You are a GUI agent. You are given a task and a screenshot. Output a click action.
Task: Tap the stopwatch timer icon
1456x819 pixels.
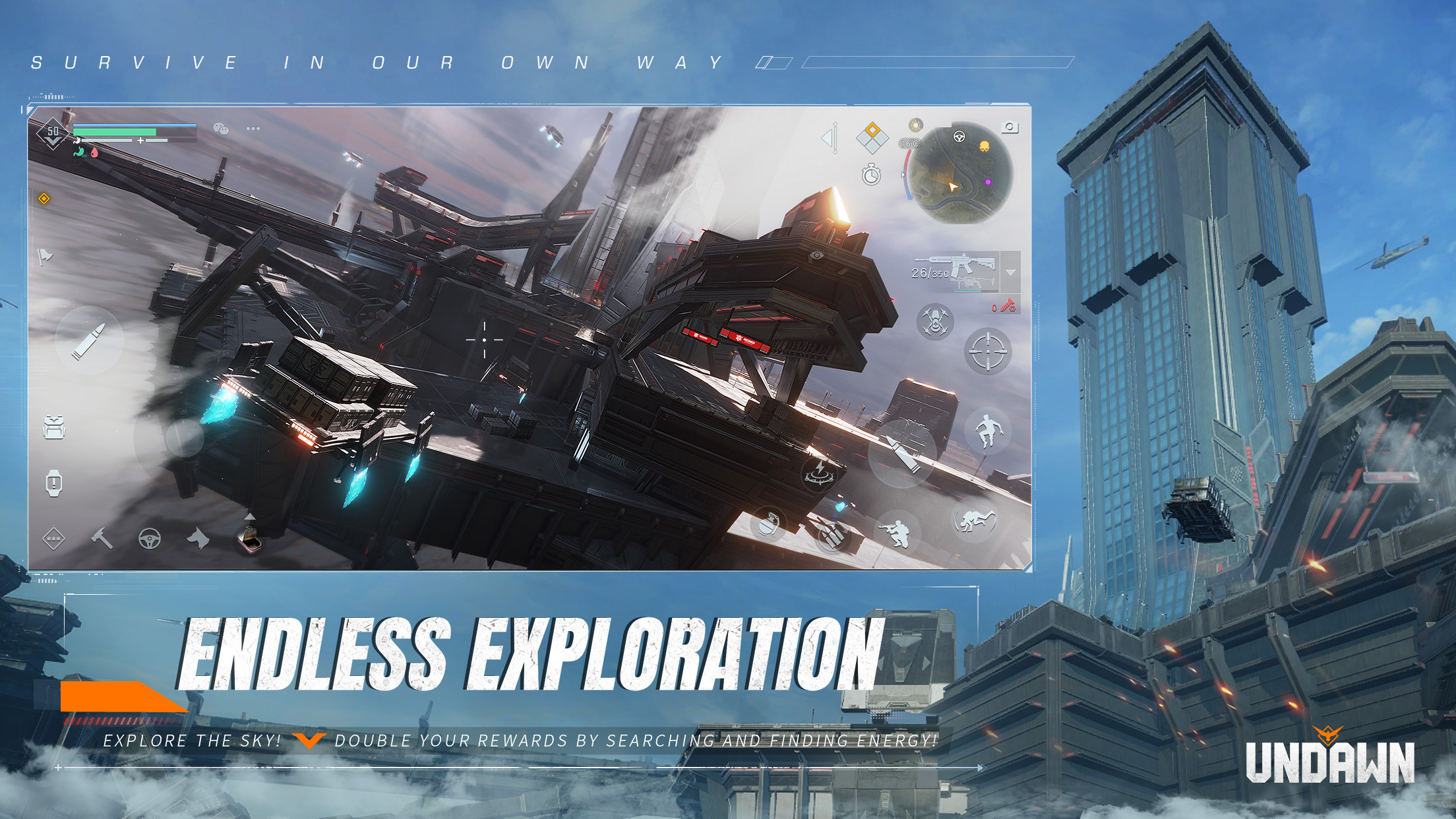tap(871, 175)
